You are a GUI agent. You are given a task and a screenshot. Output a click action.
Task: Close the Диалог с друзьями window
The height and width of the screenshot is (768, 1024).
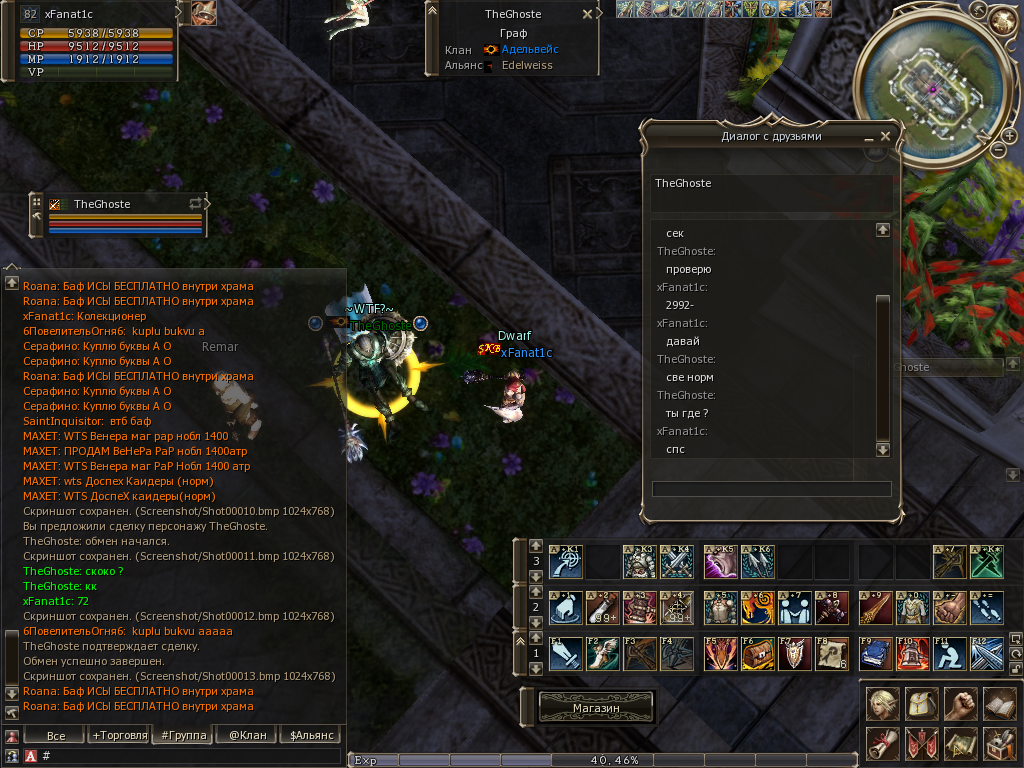pyautogui.click(x=884, y=136)
